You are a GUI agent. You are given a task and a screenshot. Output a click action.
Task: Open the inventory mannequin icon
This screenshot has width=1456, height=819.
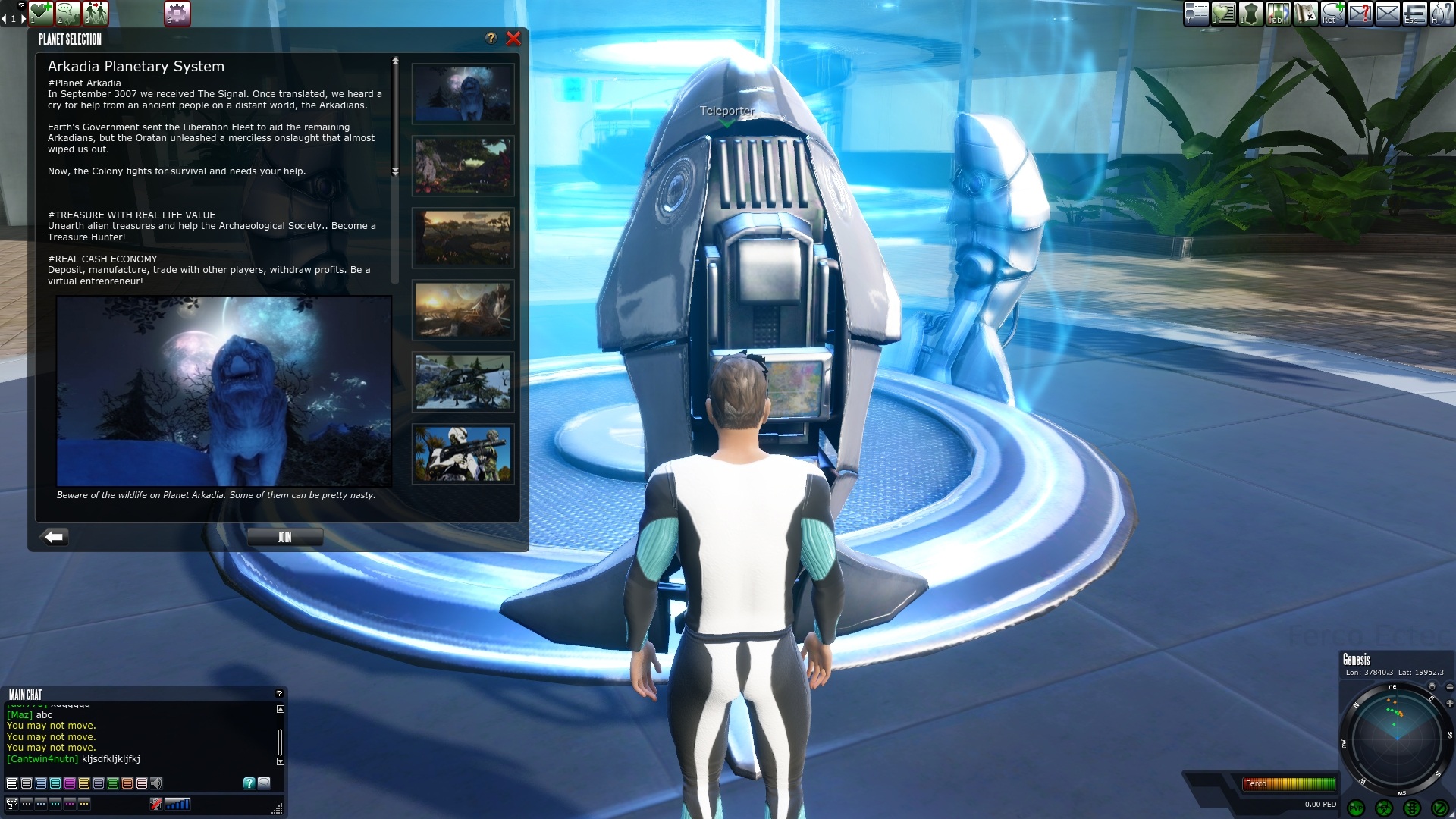pyautogui.click(x=1250, y=14)
